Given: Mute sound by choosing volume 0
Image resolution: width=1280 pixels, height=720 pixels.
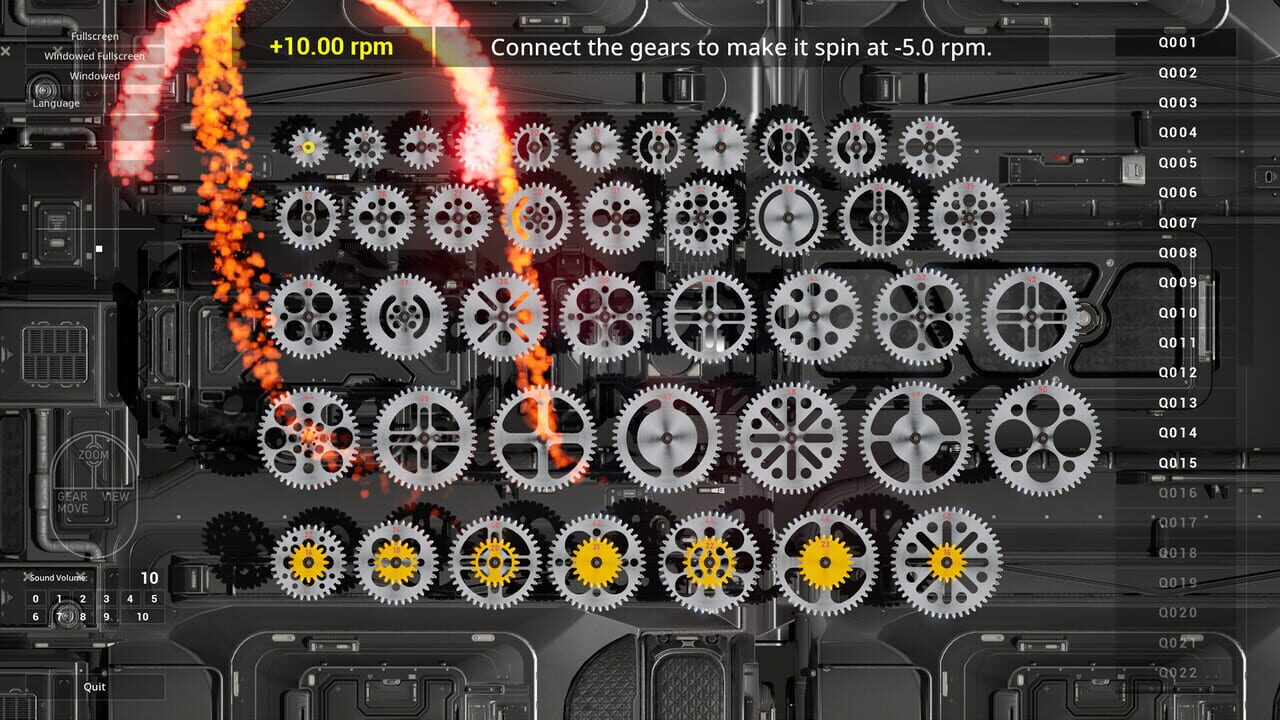Looking at the screenshot, I should (35, 598).
